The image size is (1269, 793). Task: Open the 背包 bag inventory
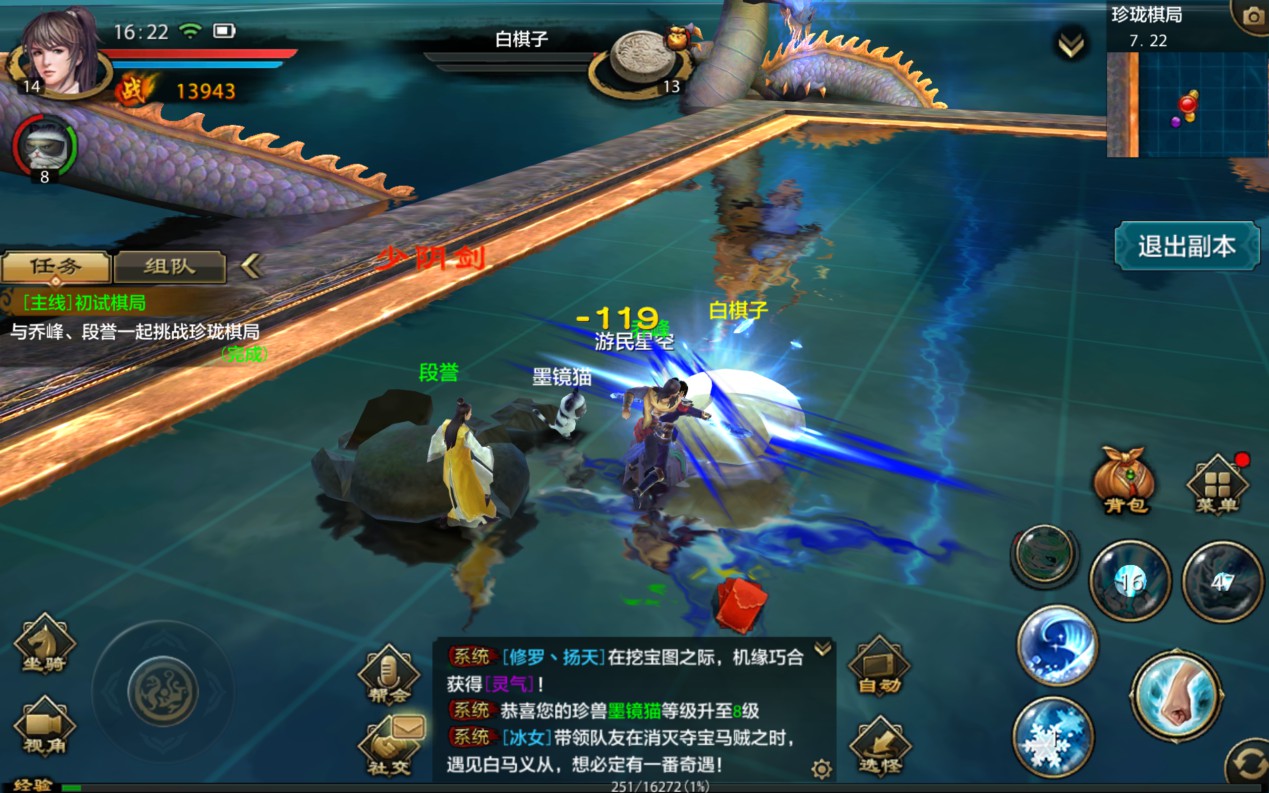[1124, 481]
